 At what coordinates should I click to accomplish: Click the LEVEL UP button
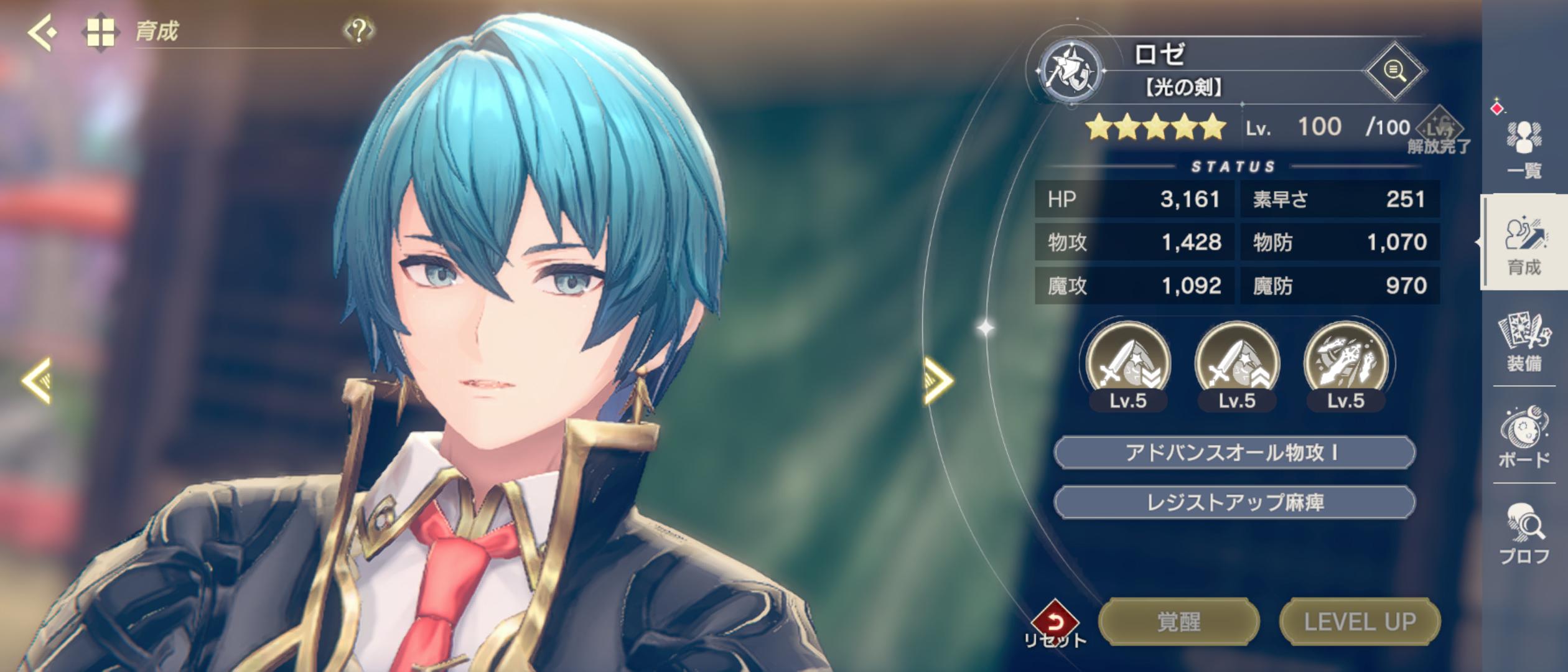pyautogui.click(x=1360, y=622)
